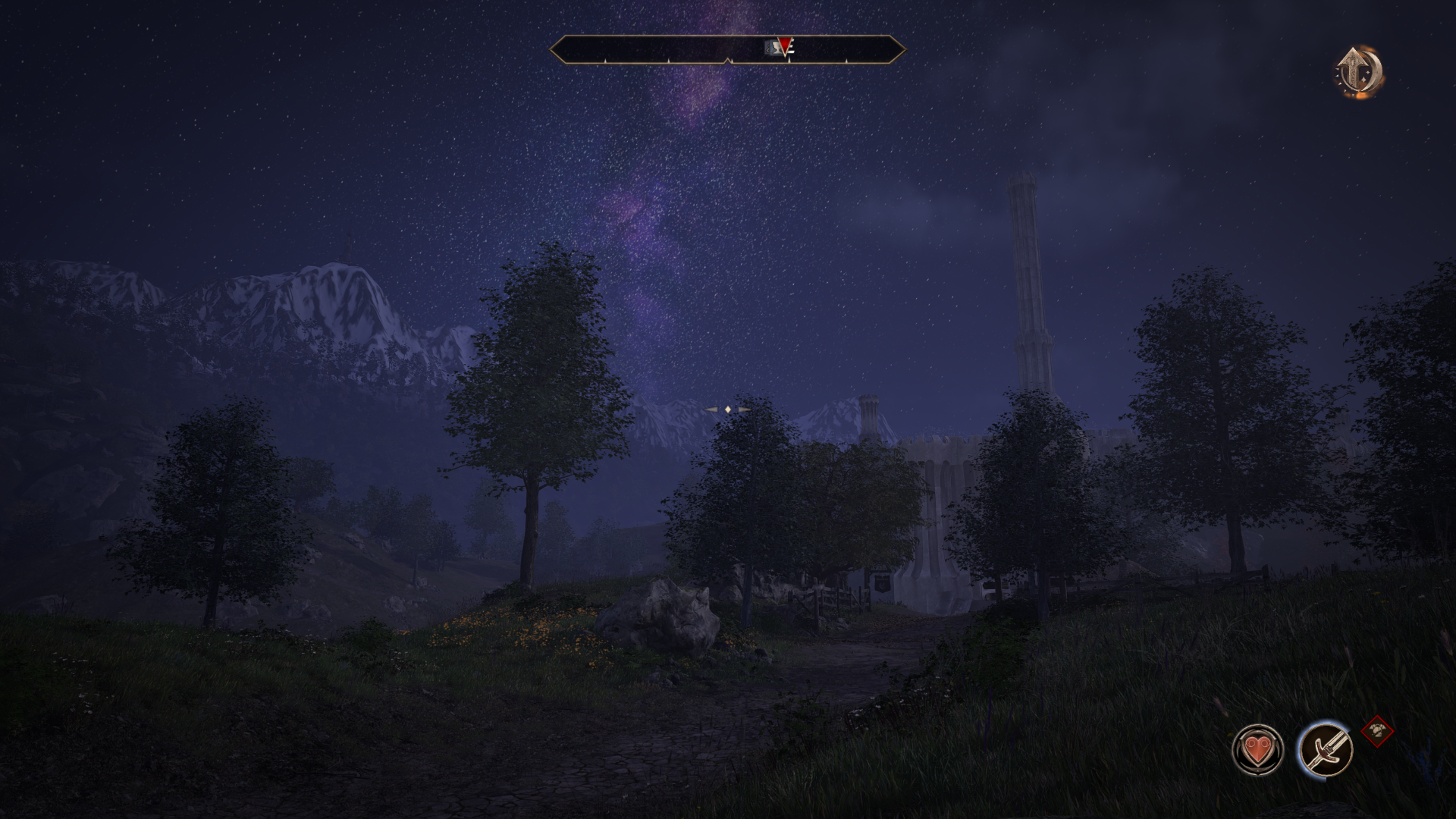Viewport: 1456px width, 819px height.
Task: Select the heart restore-health spell icon
Action: [1257, 749]
